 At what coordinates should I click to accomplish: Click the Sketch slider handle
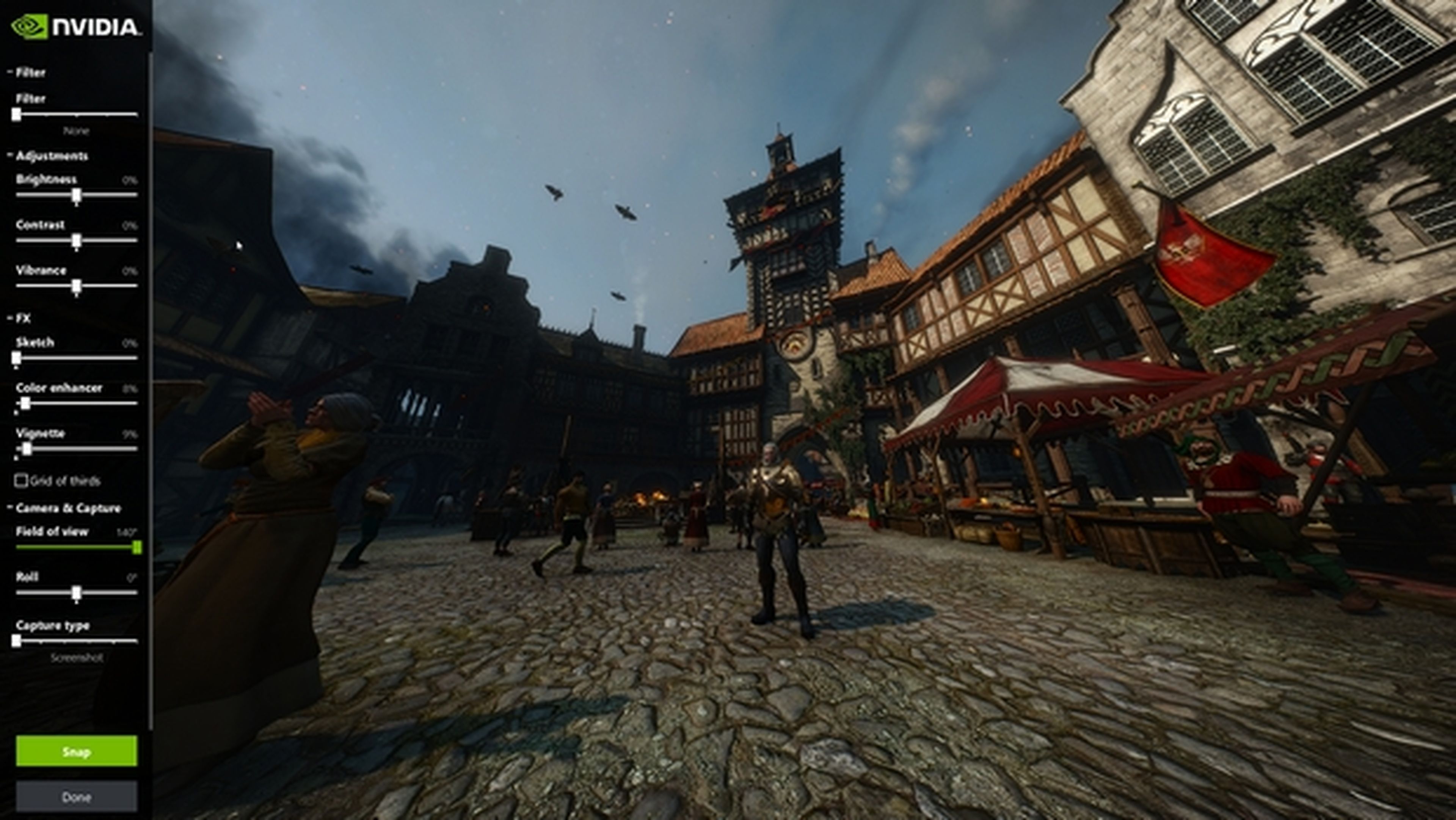click(16, 358)
